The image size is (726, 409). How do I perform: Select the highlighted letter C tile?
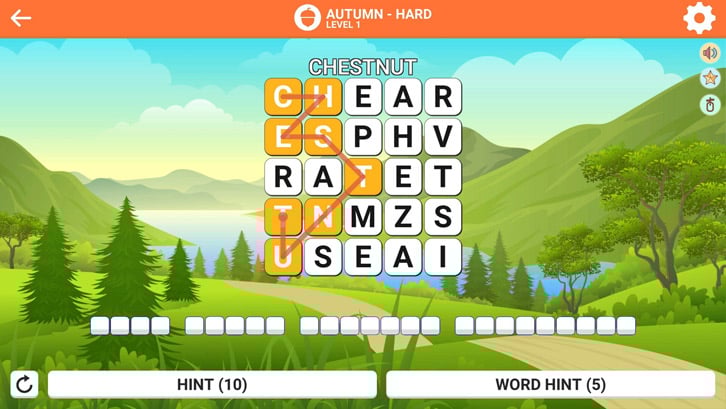pyautogui.click(x=284, y=97)
